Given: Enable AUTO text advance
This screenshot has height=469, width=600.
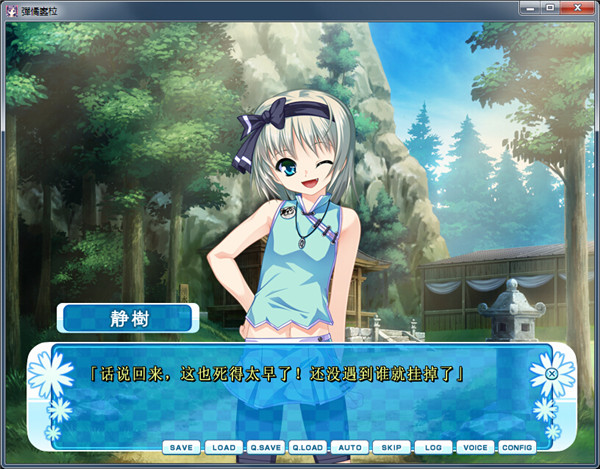Looking at the screenshot, I should (x=349, y=447).
